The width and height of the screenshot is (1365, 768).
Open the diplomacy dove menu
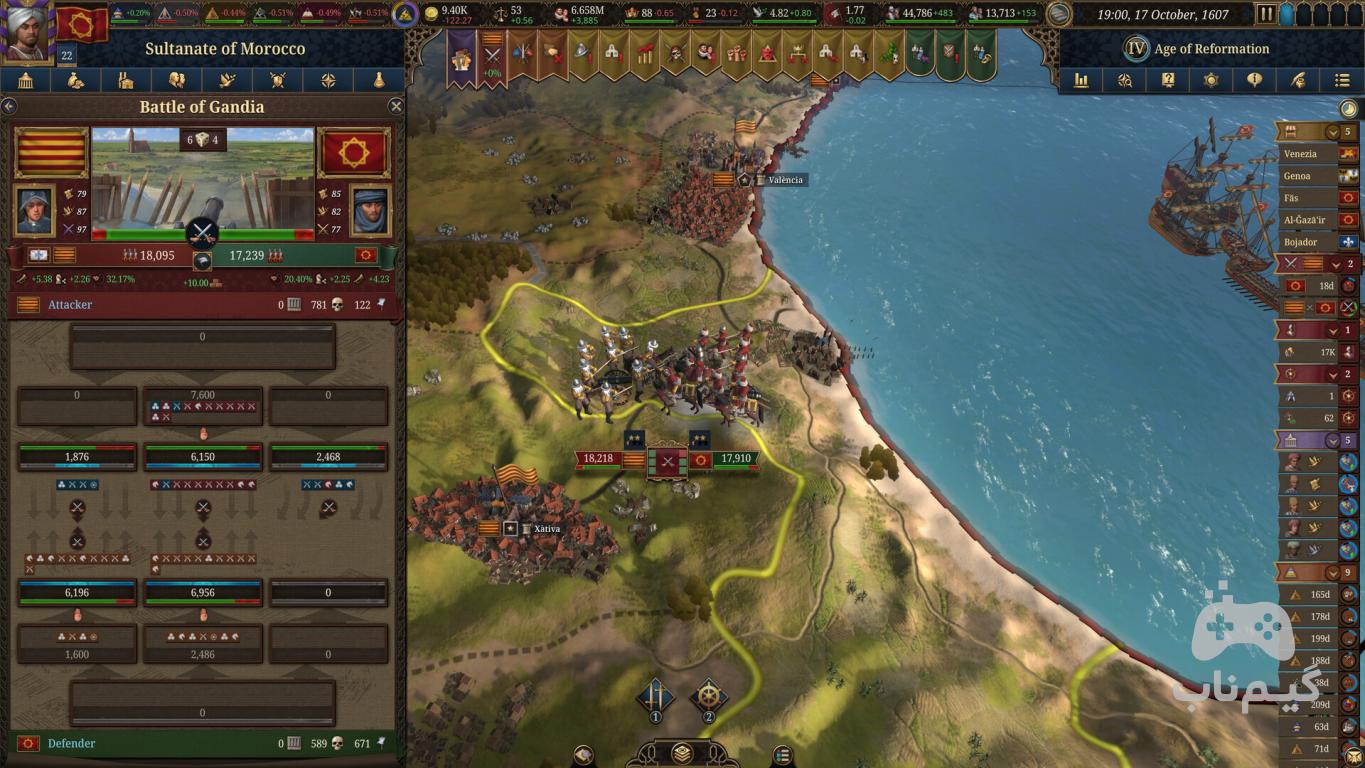[x=227, y=81]
